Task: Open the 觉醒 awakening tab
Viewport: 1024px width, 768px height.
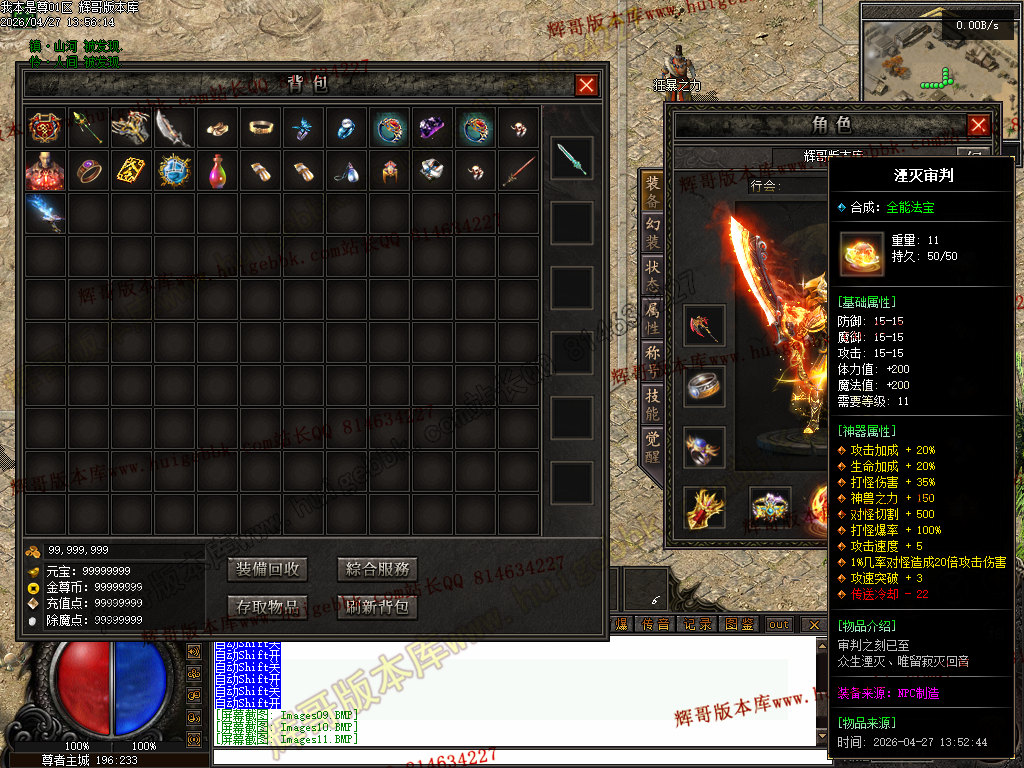Action: click(652, 445)
